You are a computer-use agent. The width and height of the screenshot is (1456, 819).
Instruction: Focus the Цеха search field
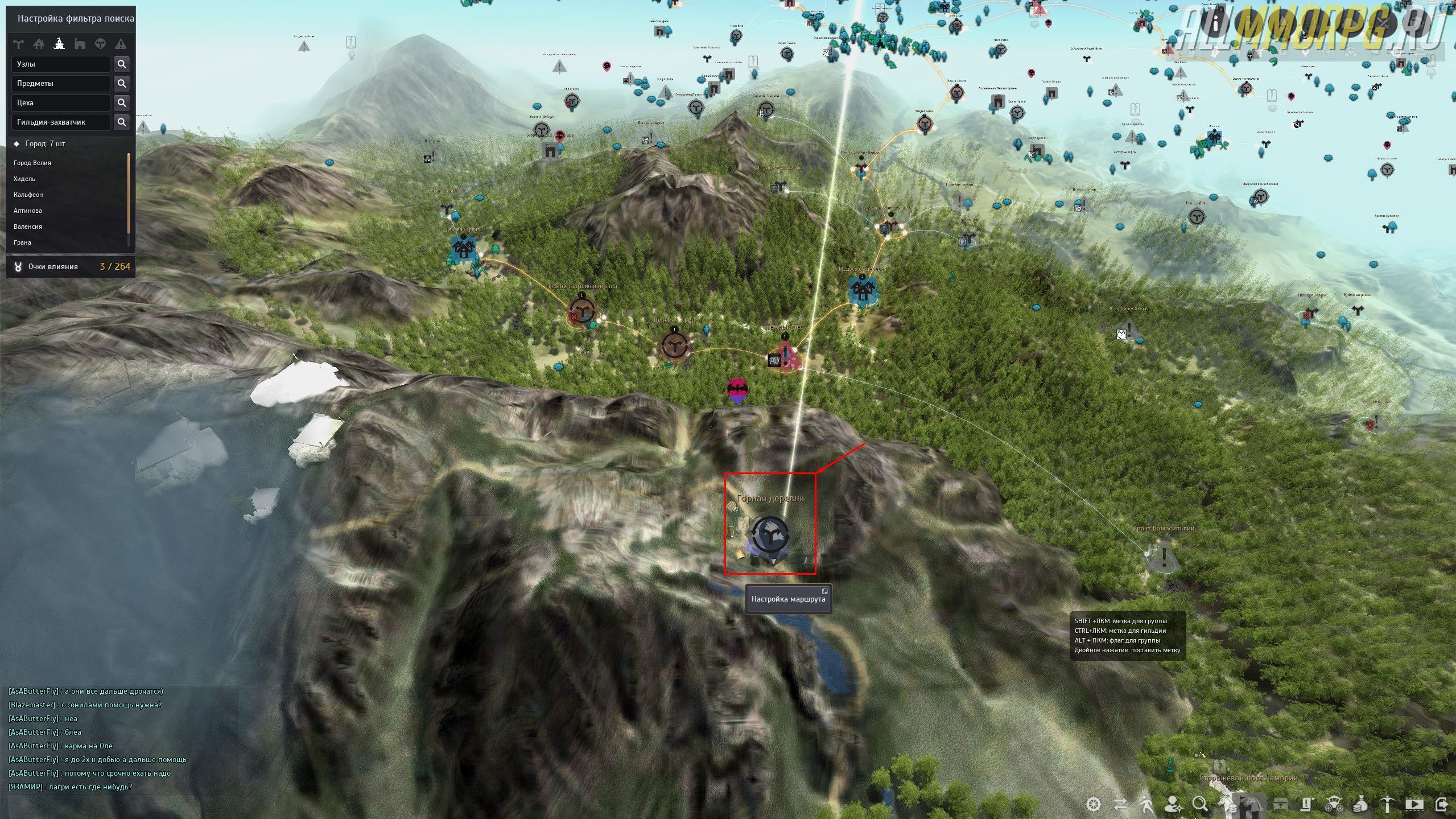(60, 103)
